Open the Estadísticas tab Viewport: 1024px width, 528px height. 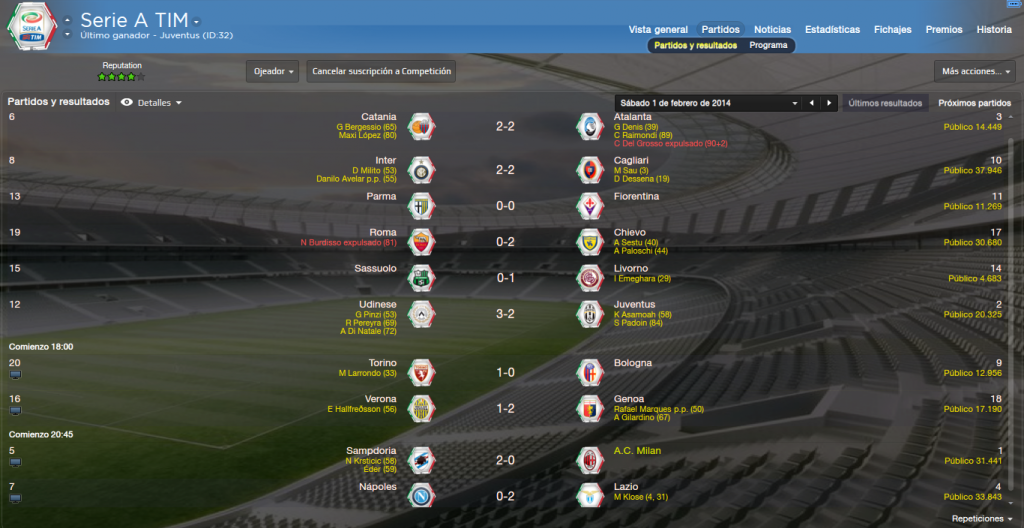pos(832,30)
